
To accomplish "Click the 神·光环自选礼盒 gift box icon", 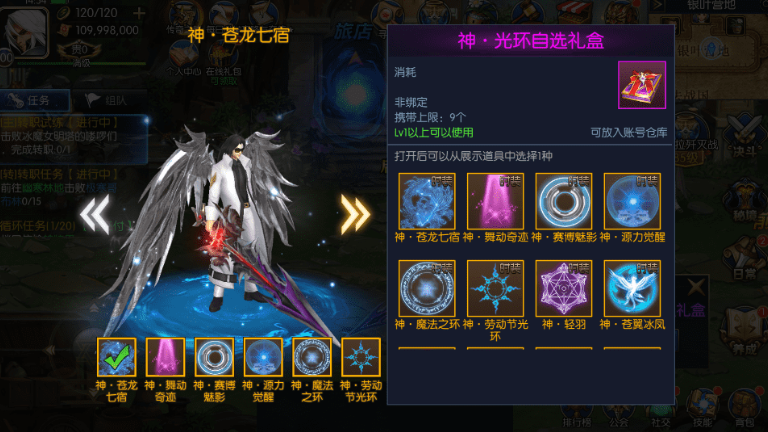I will (641, 85).
